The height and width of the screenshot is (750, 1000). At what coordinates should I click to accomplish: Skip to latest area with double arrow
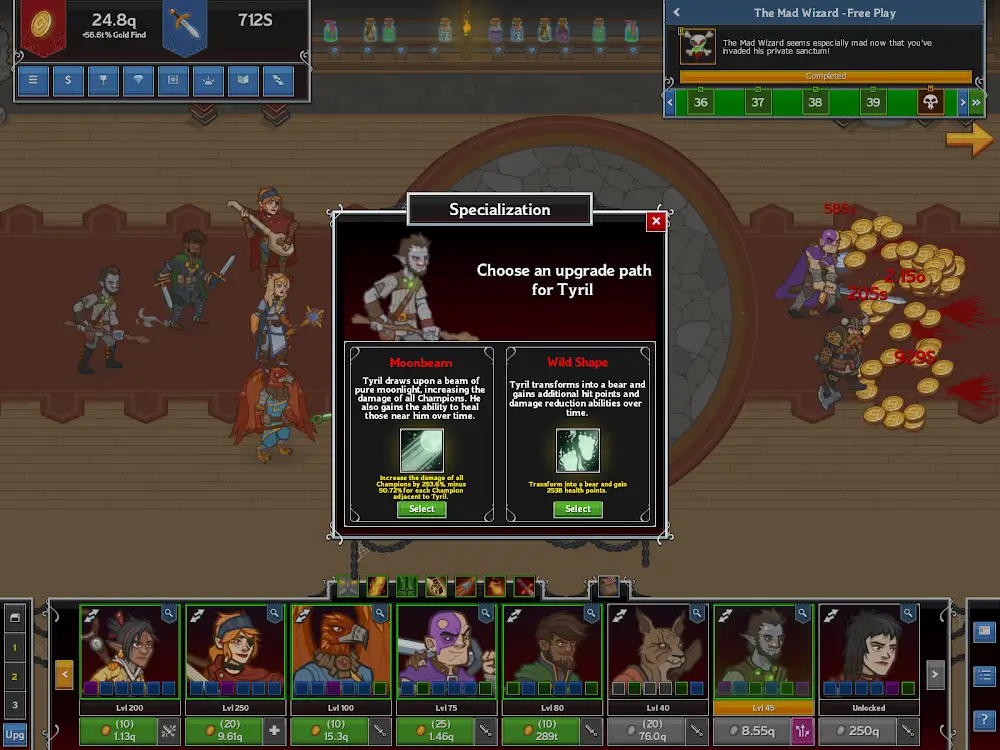tap(977, 102)
